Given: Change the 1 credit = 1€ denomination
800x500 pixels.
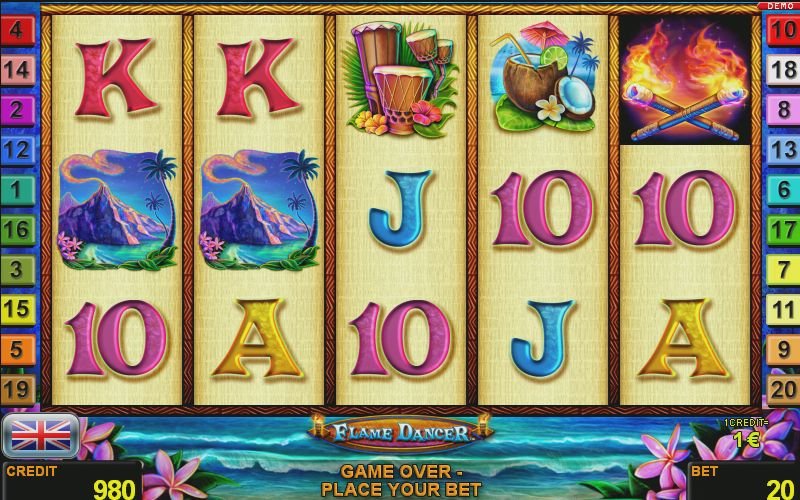Looking at the screenshot, I should (x=743, y=436).
